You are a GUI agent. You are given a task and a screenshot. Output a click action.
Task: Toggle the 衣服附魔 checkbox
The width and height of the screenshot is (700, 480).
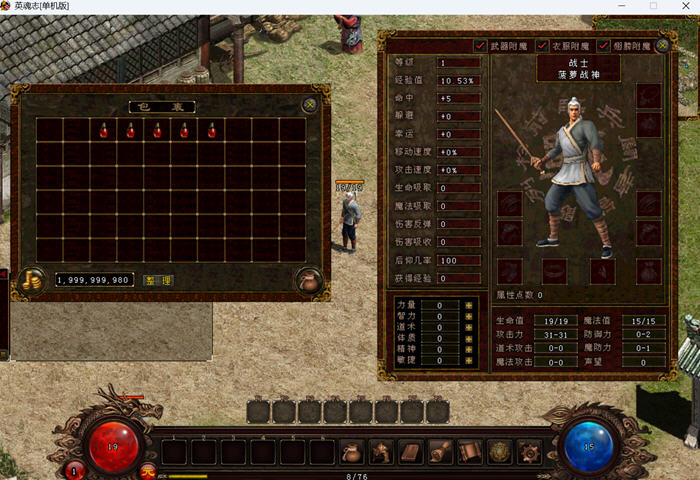tap(542, 45)
